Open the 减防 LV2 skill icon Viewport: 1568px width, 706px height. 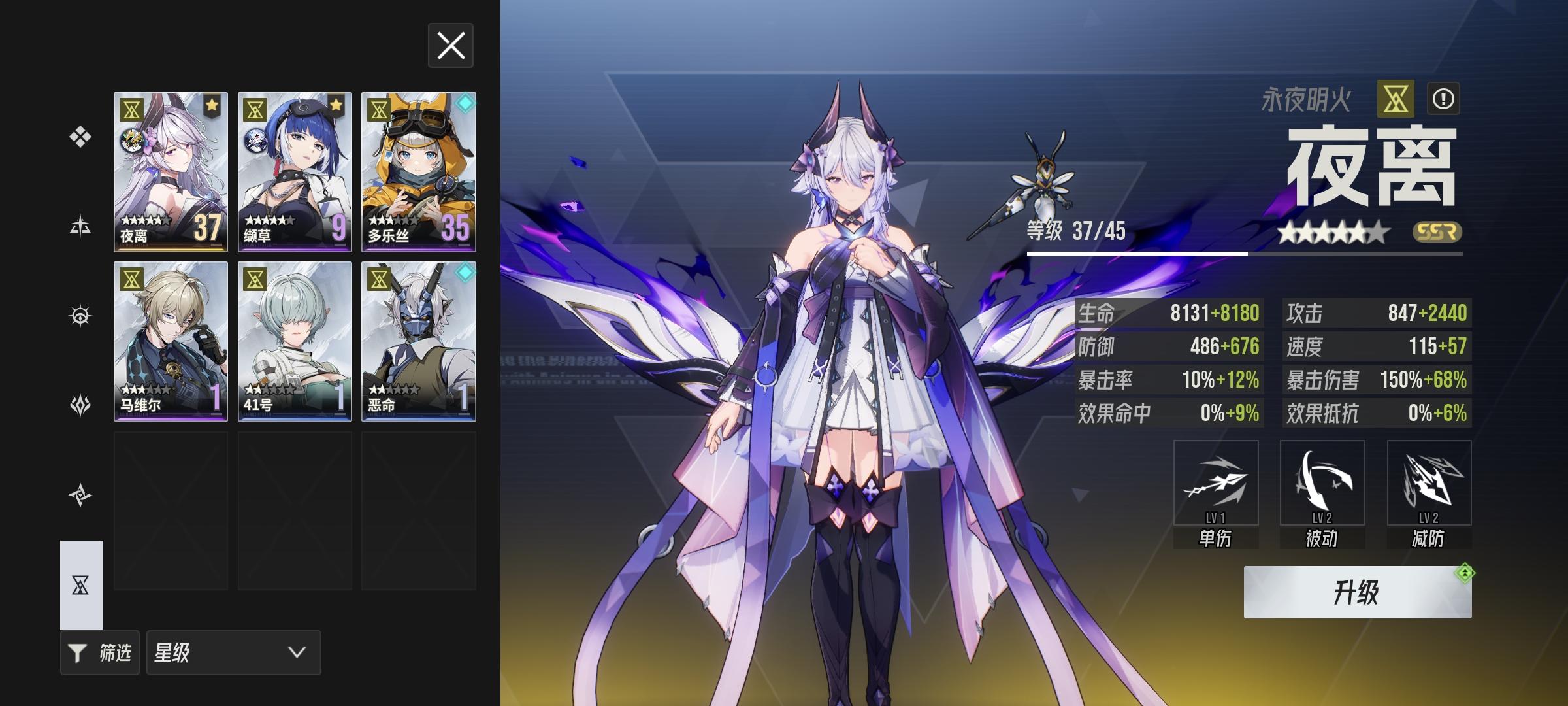pyautogui.click(x=1428, y=484)
